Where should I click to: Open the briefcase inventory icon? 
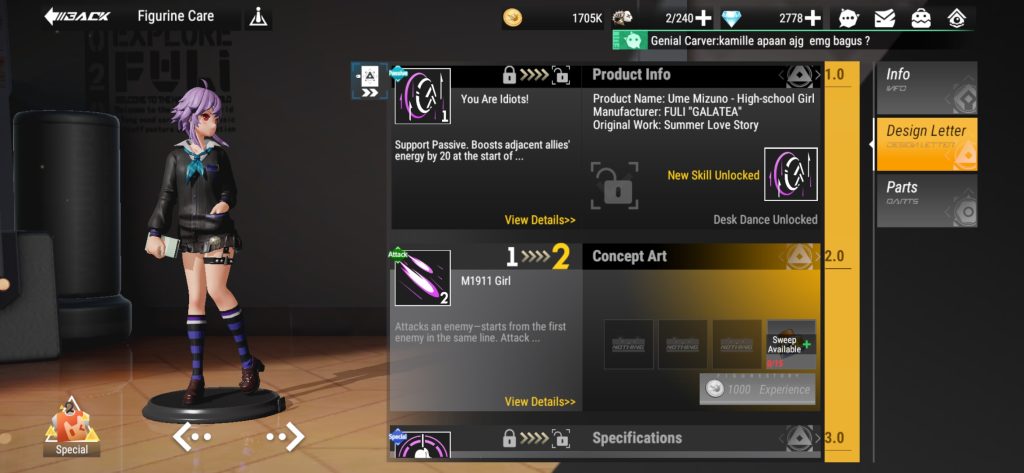(x=921, y=18)
